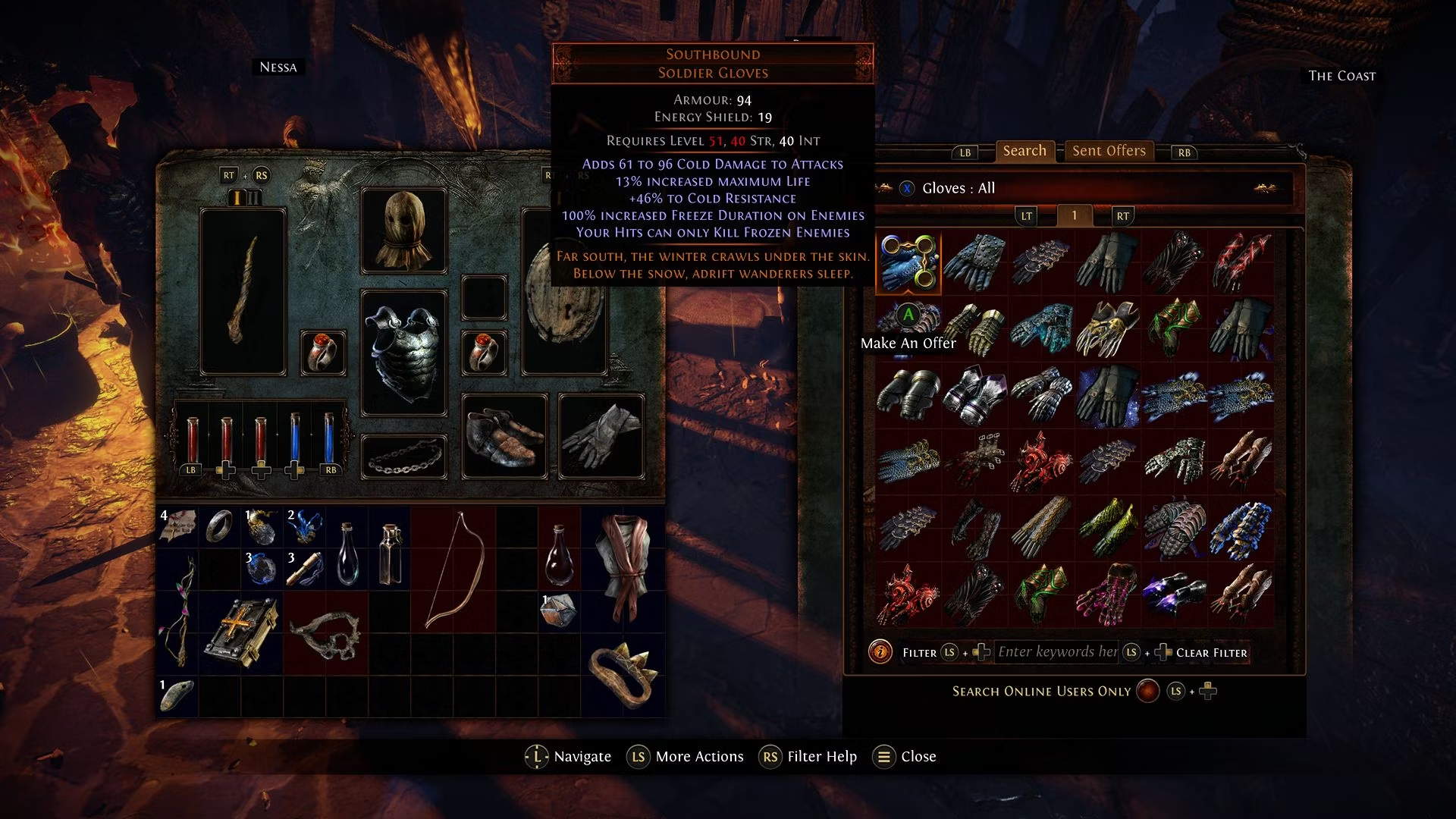
Task: Select the equipped leather boots
Action: pyautogui.click(x=504, y=436)
